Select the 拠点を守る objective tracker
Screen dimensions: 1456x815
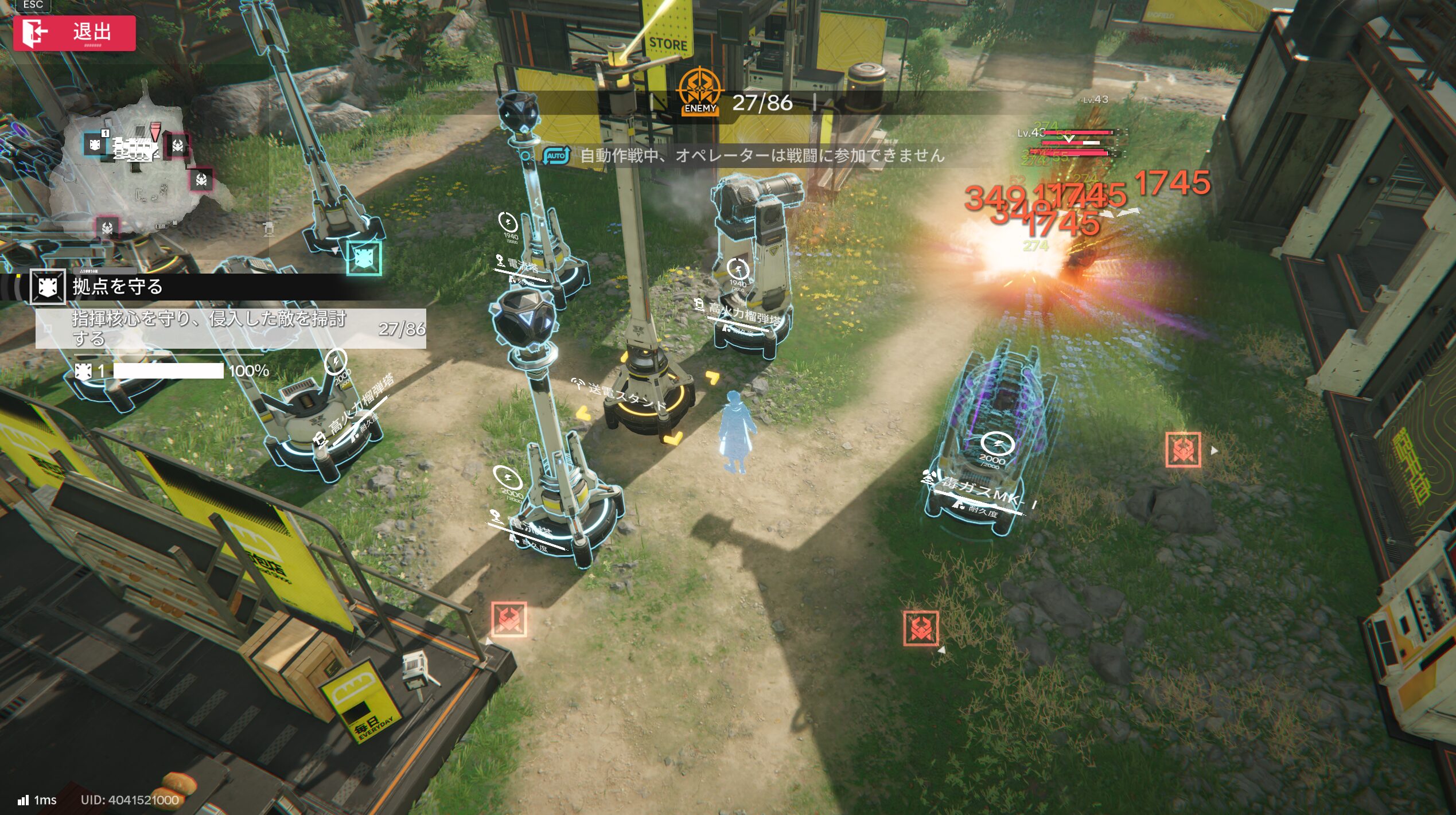[x=118, y=286]
